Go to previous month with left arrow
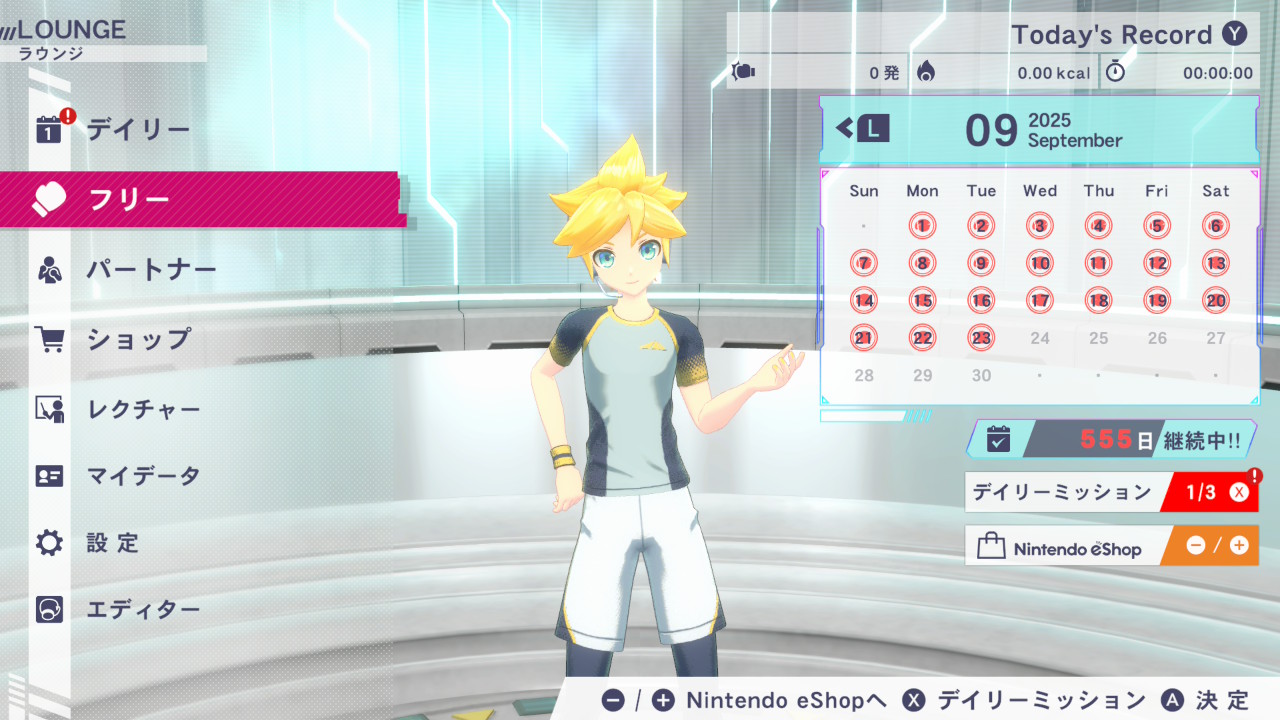 (x=862, y=128)
